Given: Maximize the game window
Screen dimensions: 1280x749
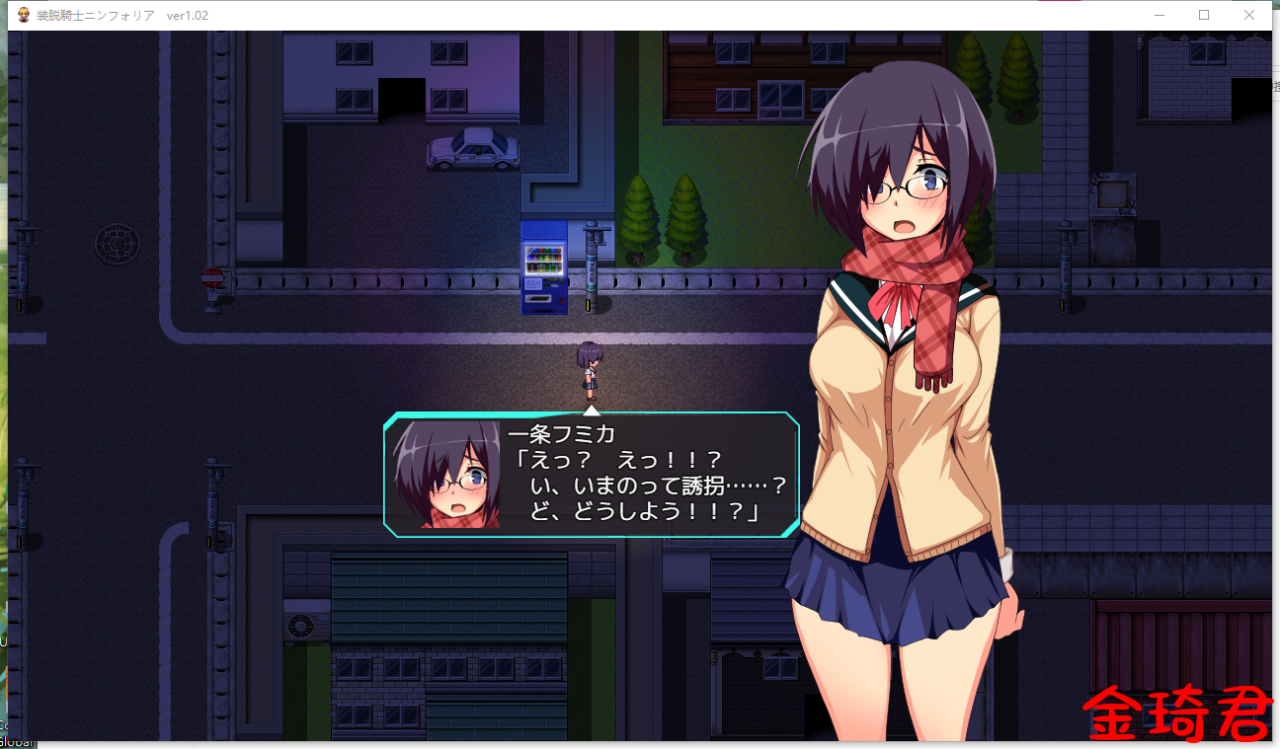Looking at the screenshot, I should [x=1204, y=15].
